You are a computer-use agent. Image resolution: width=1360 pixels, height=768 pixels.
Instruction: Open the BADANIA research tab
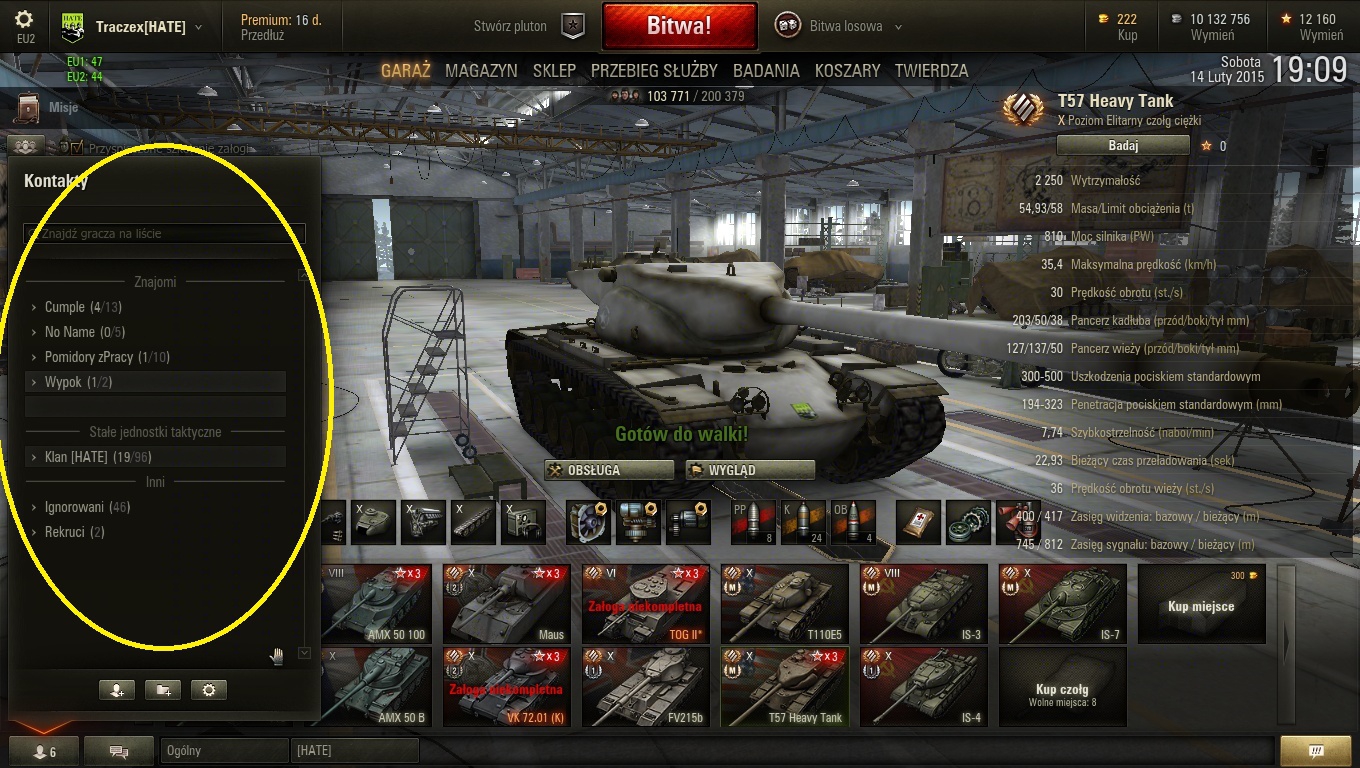pyautogui.click(x=766, y=71)
